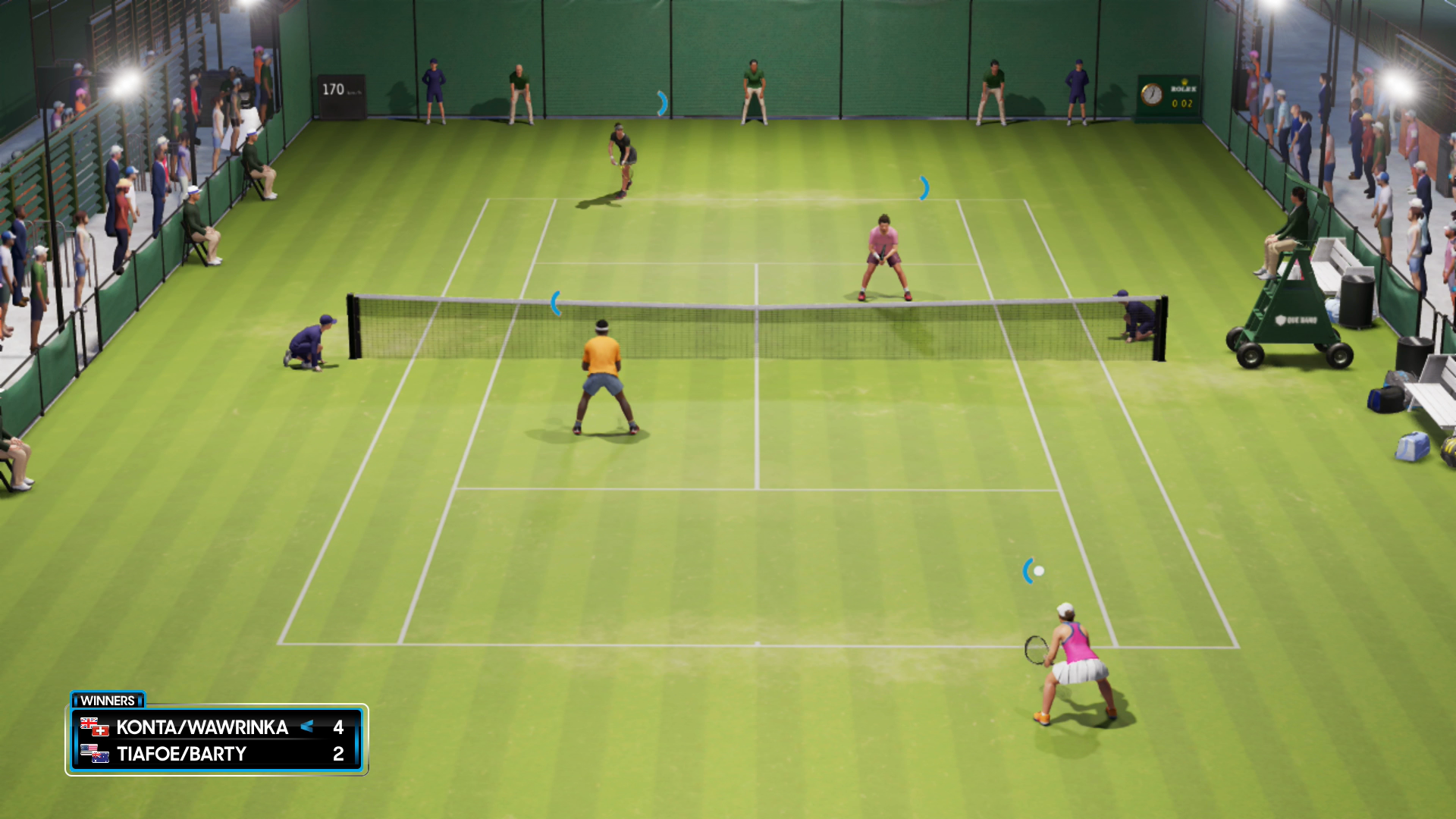The image size is (1456, 819).
Task: Expand the KONTA/WAWRINKA score row
Action: 201,726
